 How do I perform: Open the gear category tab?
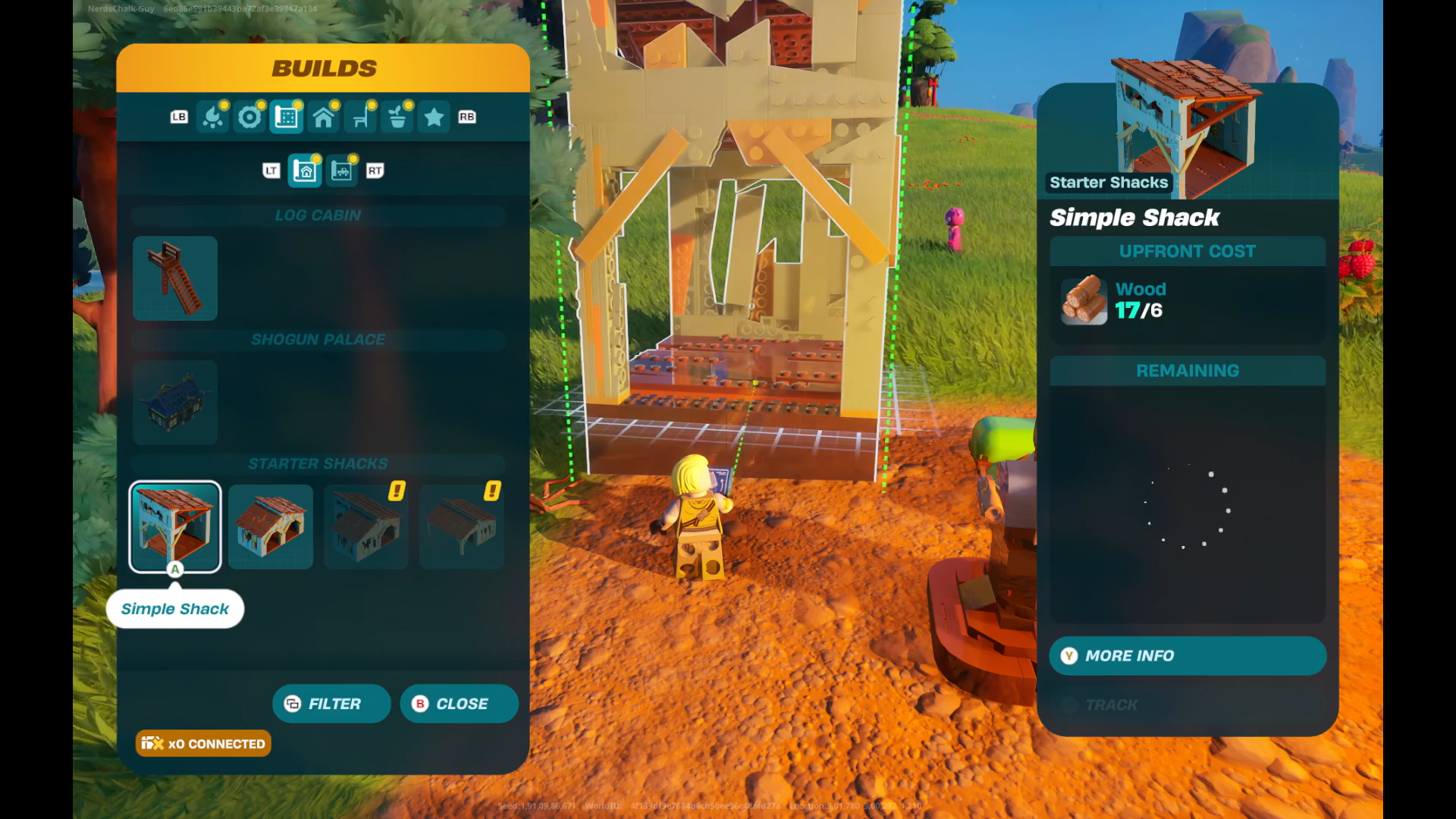pos(249,118)
